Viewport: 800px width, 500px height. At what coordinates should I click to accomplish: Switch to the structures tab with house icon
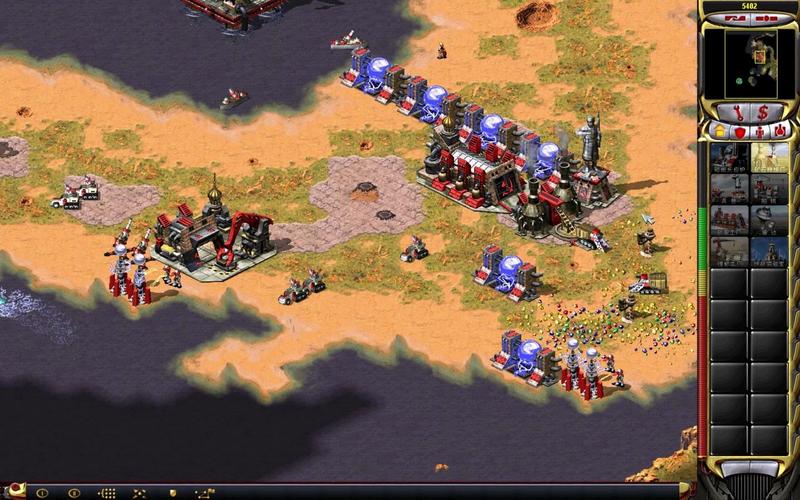coord(718,131)
